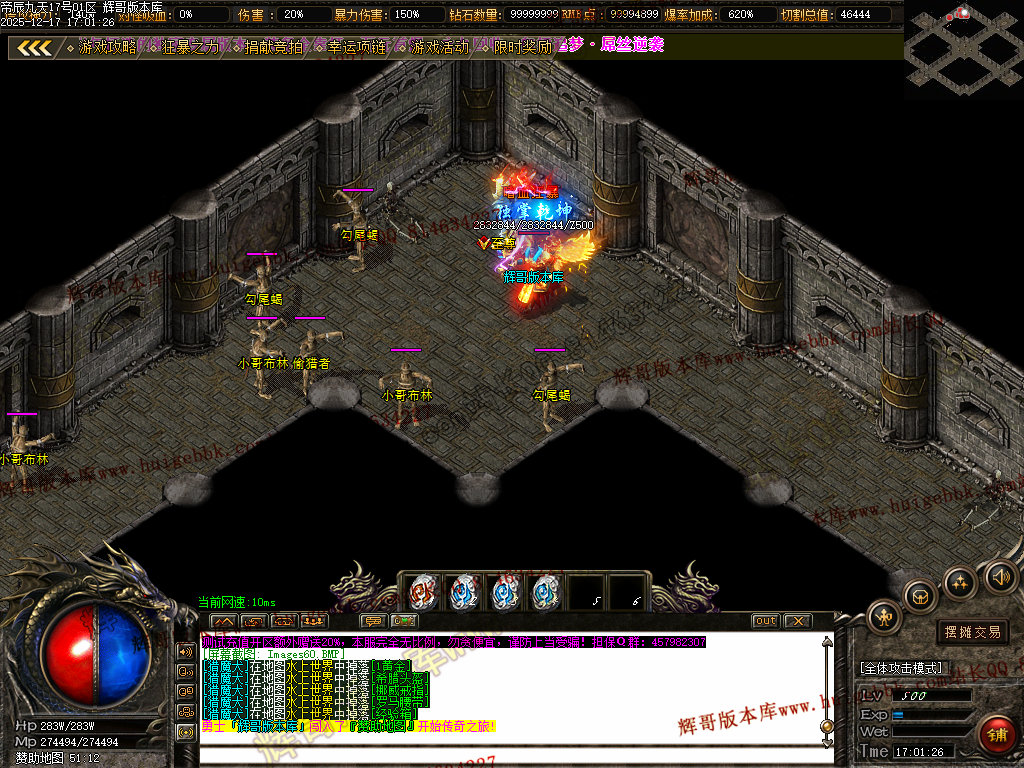Click the out button above the chat
The width and height of the screenshot is (1024, 768).
pos(765,621)
